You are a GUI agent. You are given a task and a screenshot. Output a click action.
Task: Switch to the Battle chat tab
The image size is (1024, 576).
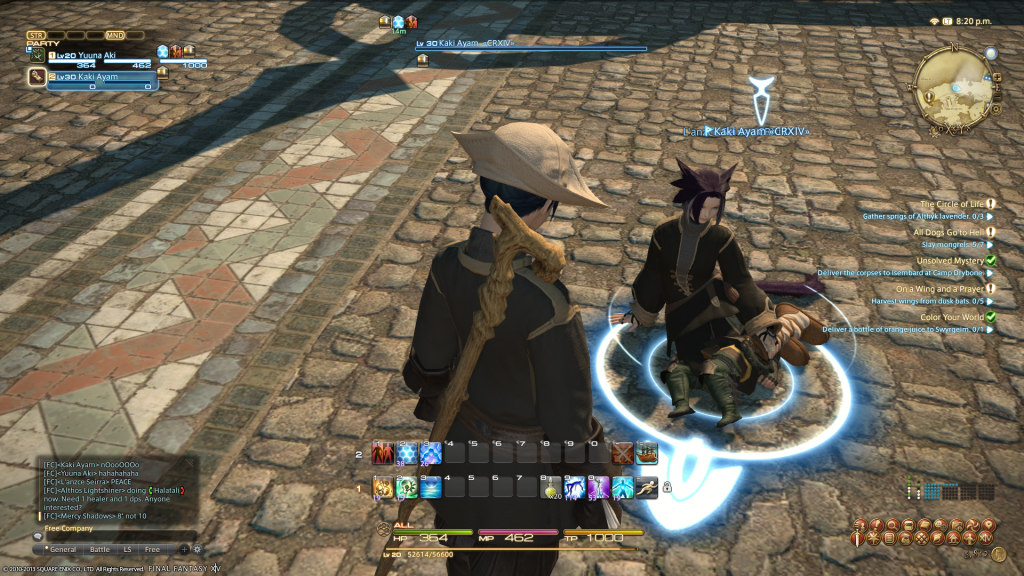(x=100, y=549)
